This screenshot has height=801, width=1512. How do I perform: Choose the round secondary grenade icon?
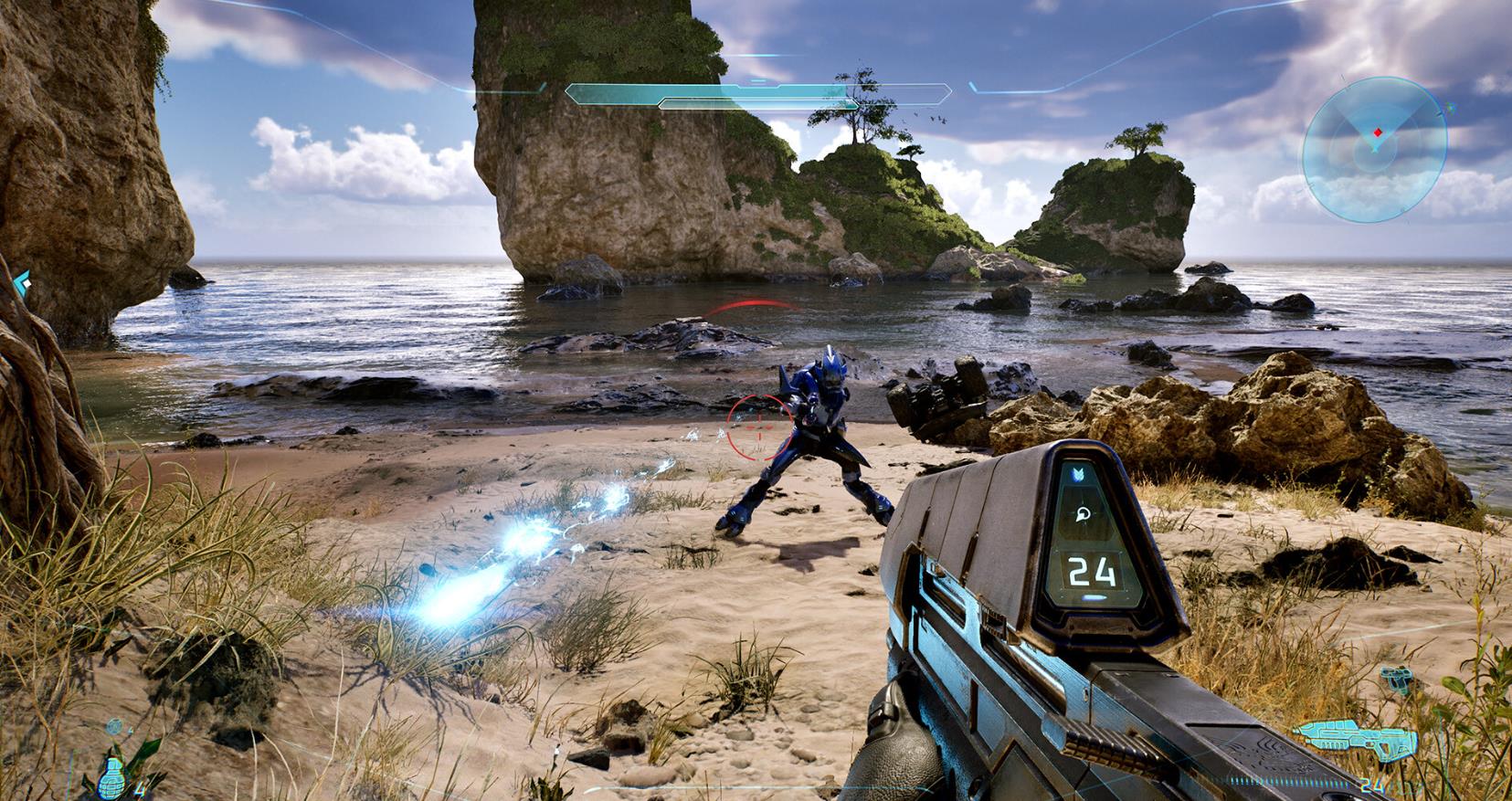tap(113, 727)
